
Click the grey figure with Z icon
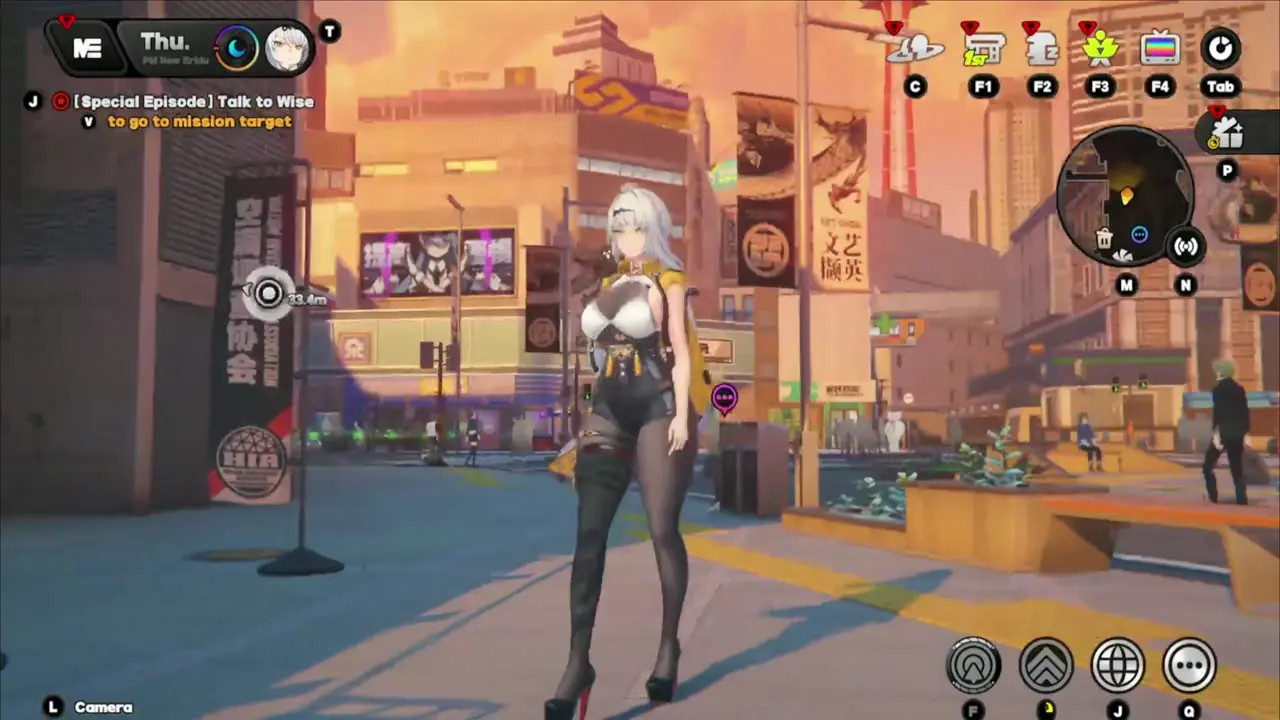(1042, 48)
